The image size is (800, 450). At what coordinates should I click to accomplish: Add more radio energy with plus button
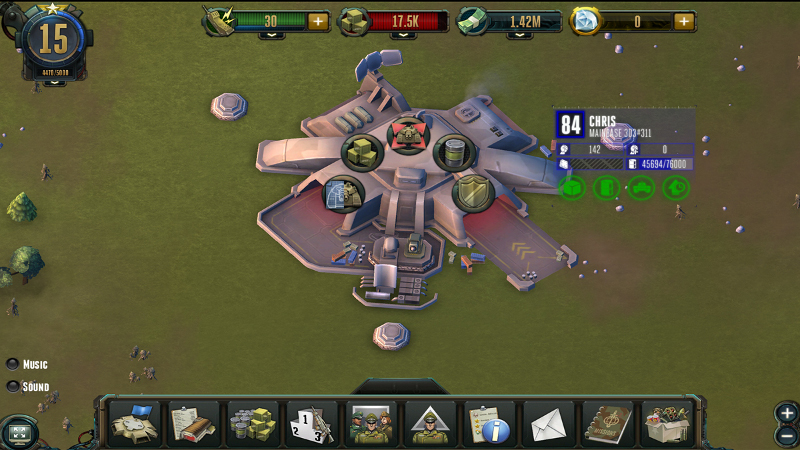(x=318, y=21)
